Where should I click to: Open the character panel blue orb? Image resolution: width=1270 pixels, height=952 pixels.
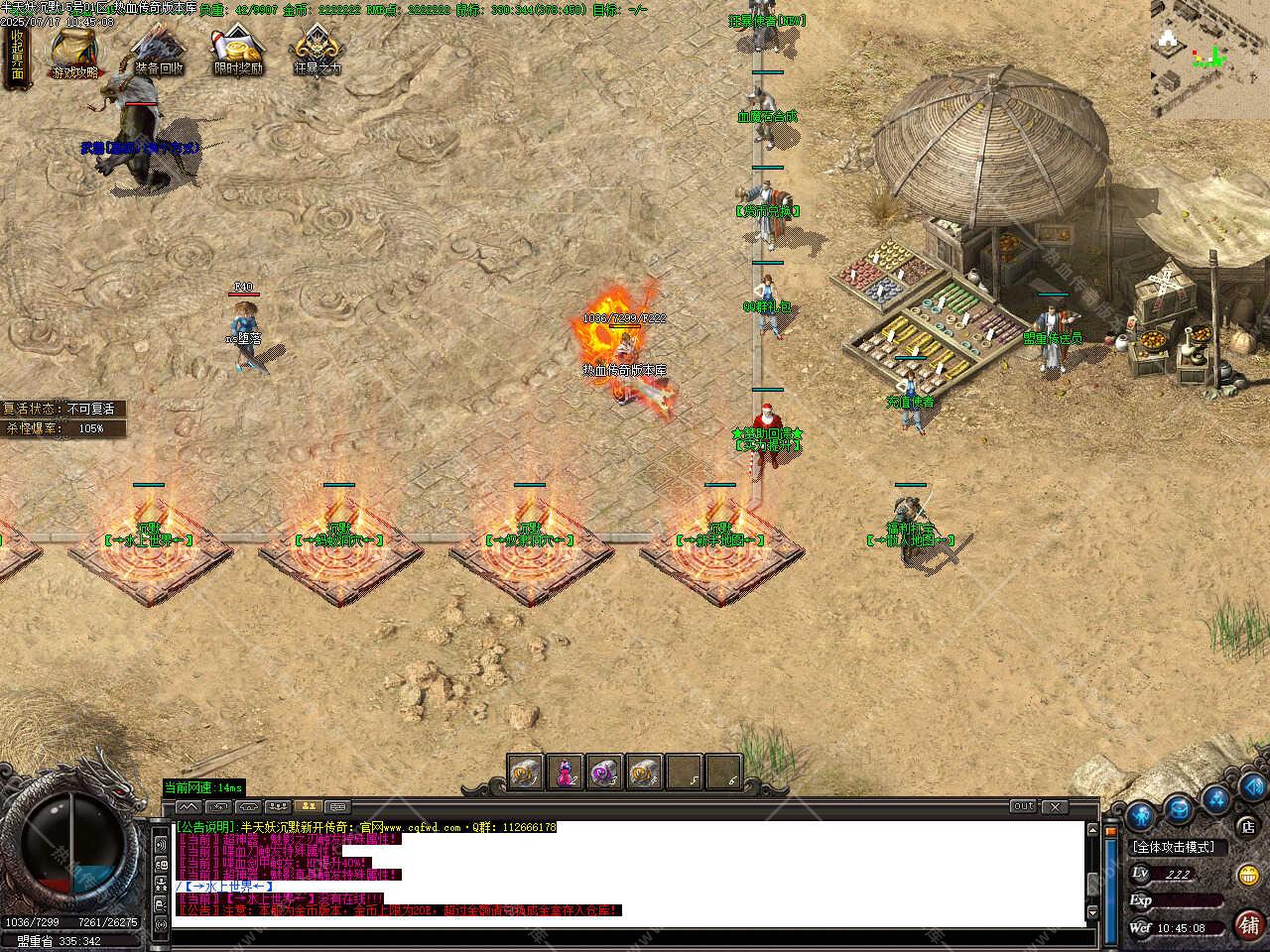1141,817
